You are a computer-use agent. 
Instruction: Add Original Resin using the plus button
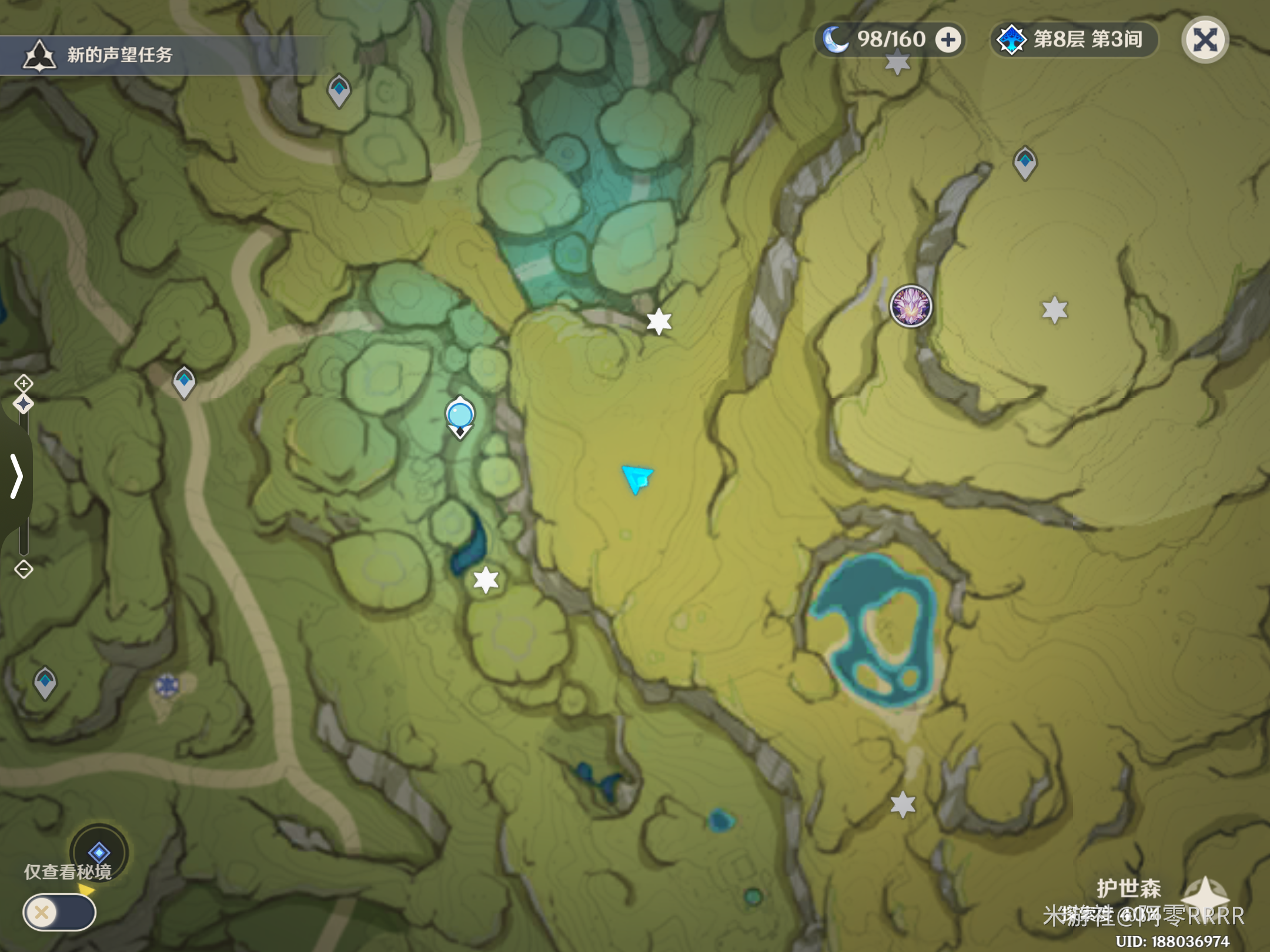click(948, 40)
